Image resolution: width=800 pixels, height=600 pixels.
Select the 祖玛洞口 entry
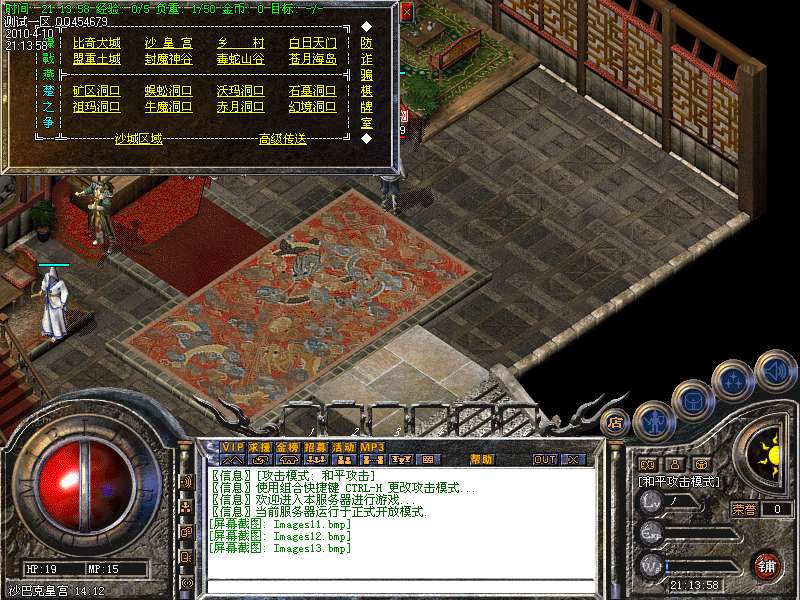tap(96, 107)
